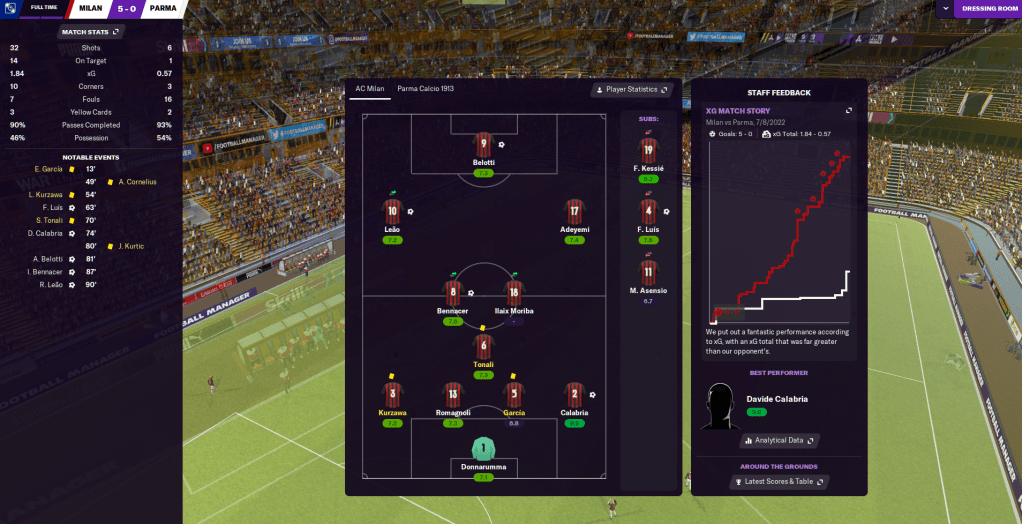Select the AC Milan lineup tab

tap(369, 89)
